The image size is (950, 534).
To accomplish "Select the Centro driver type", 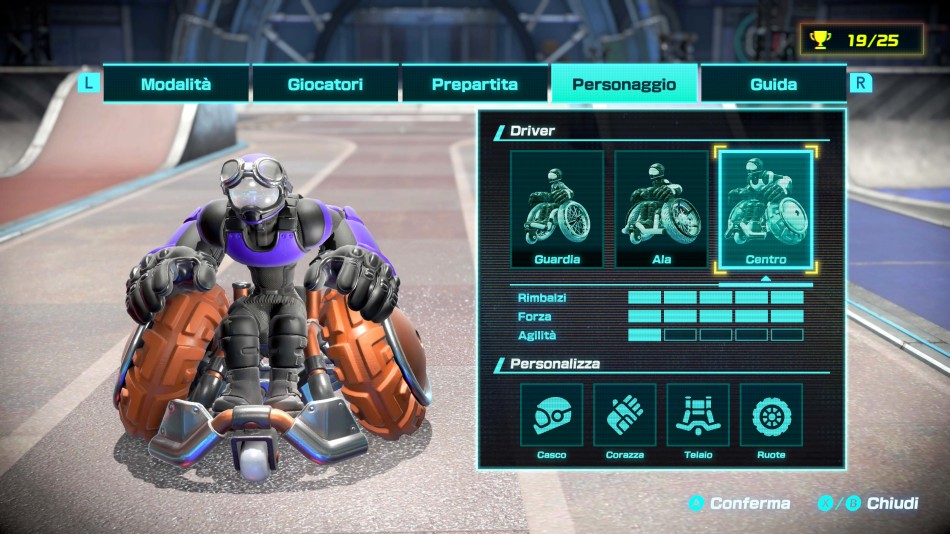I will [765, 210].
